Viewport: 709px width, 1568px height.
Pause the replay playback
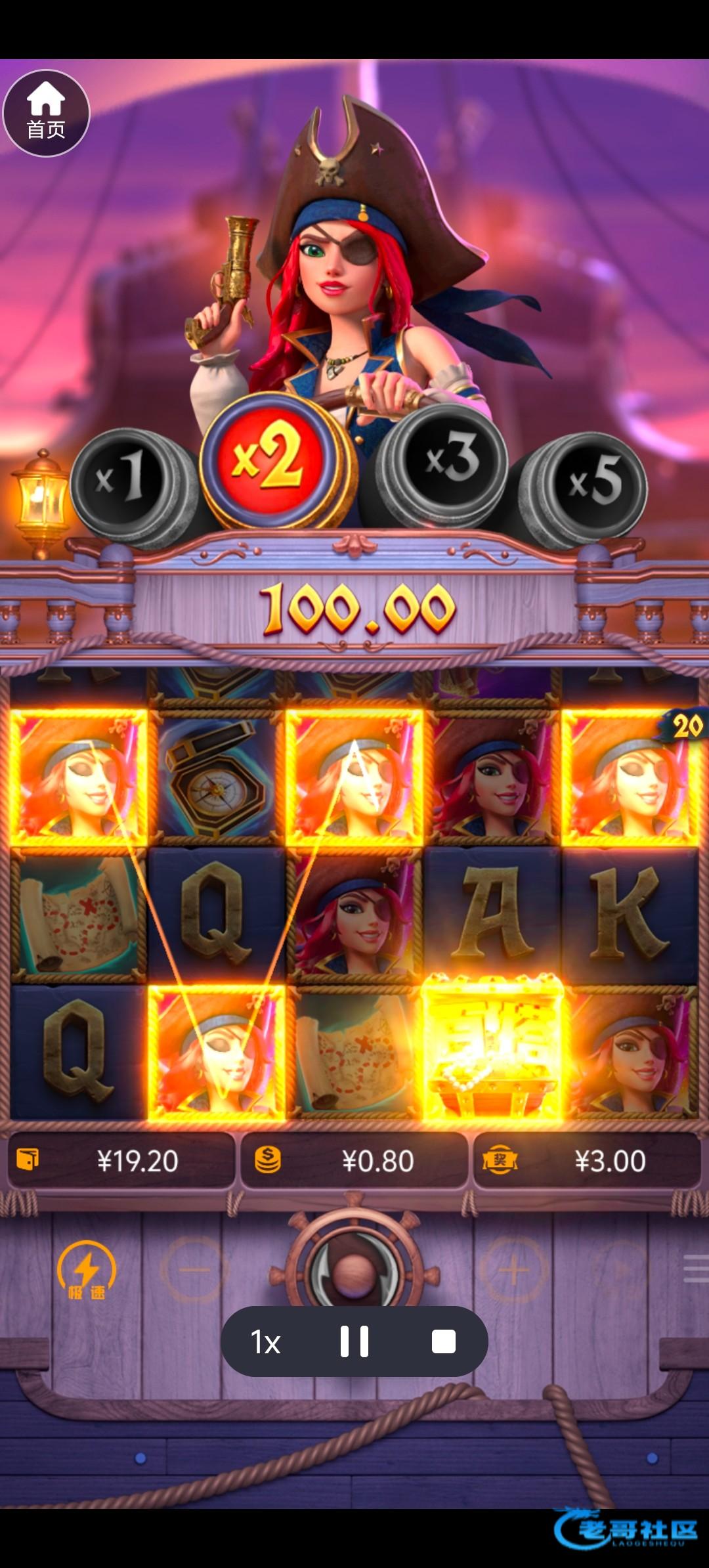pos(354,1342)
